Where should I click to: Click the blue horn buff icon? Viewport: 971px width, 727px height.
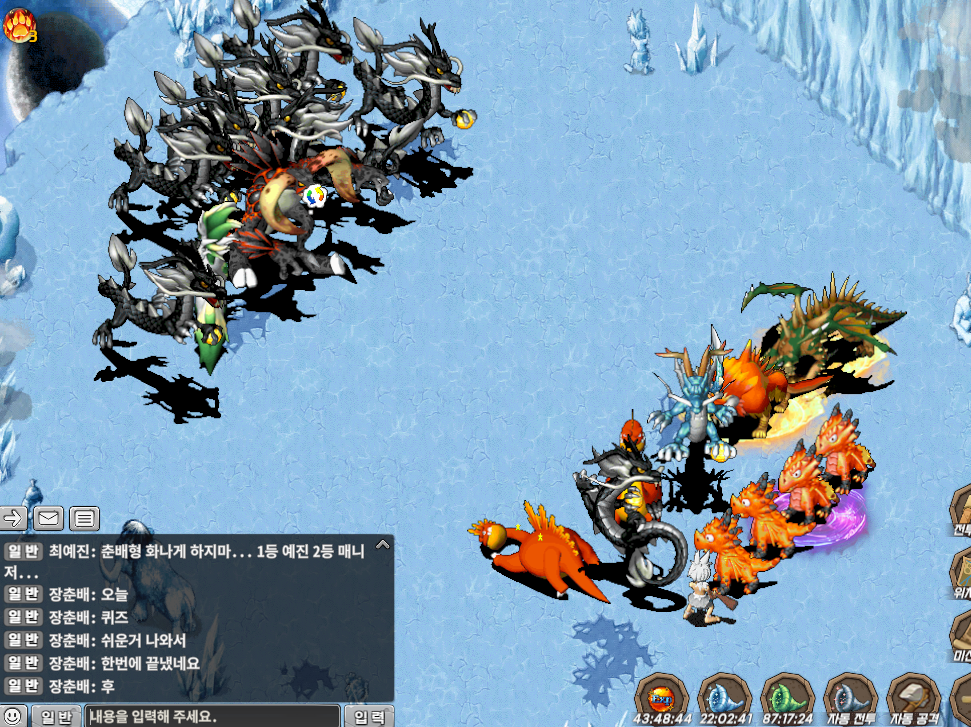coord(724,696)
